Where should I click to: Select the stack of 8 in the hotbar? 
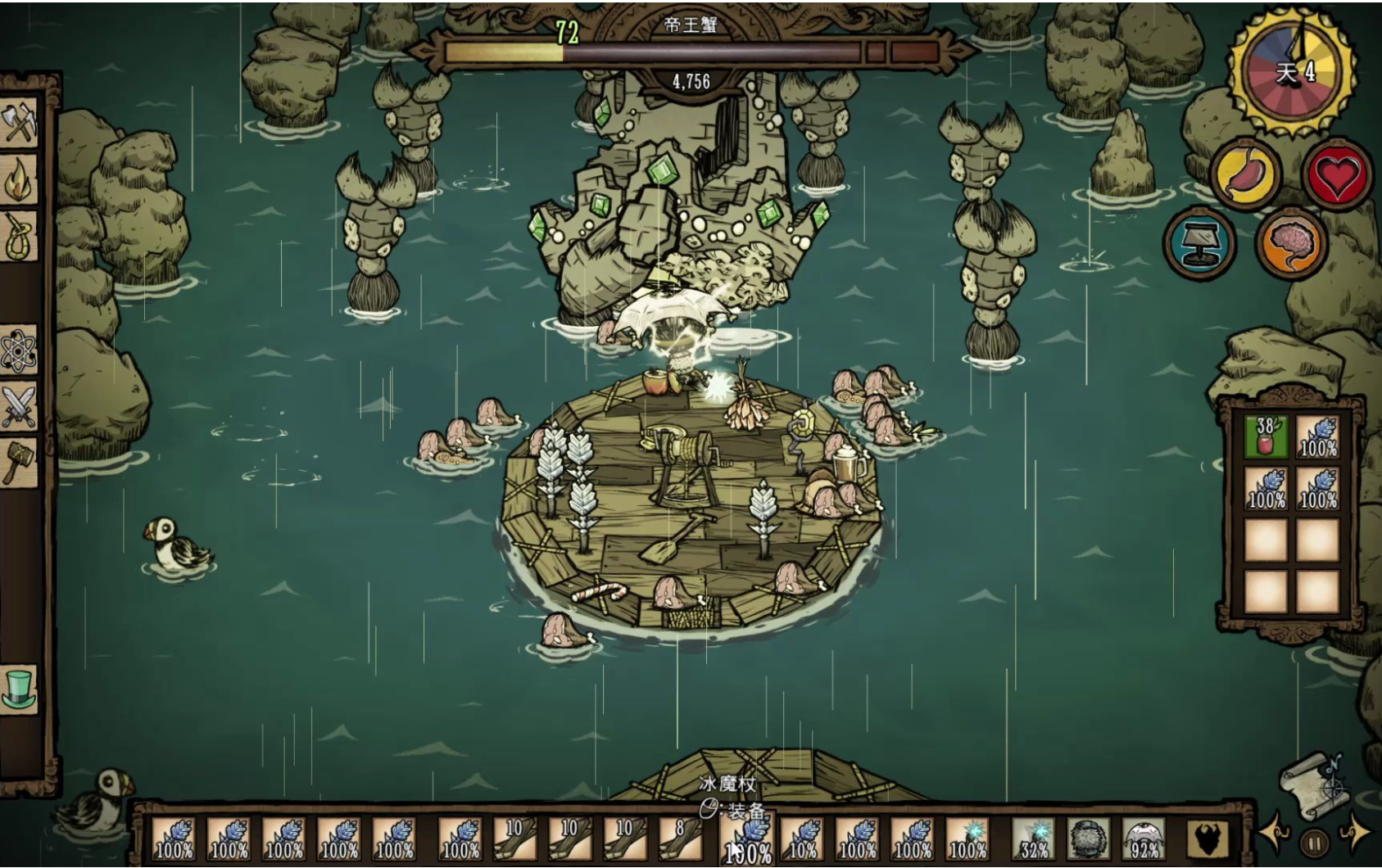point(679,839)
